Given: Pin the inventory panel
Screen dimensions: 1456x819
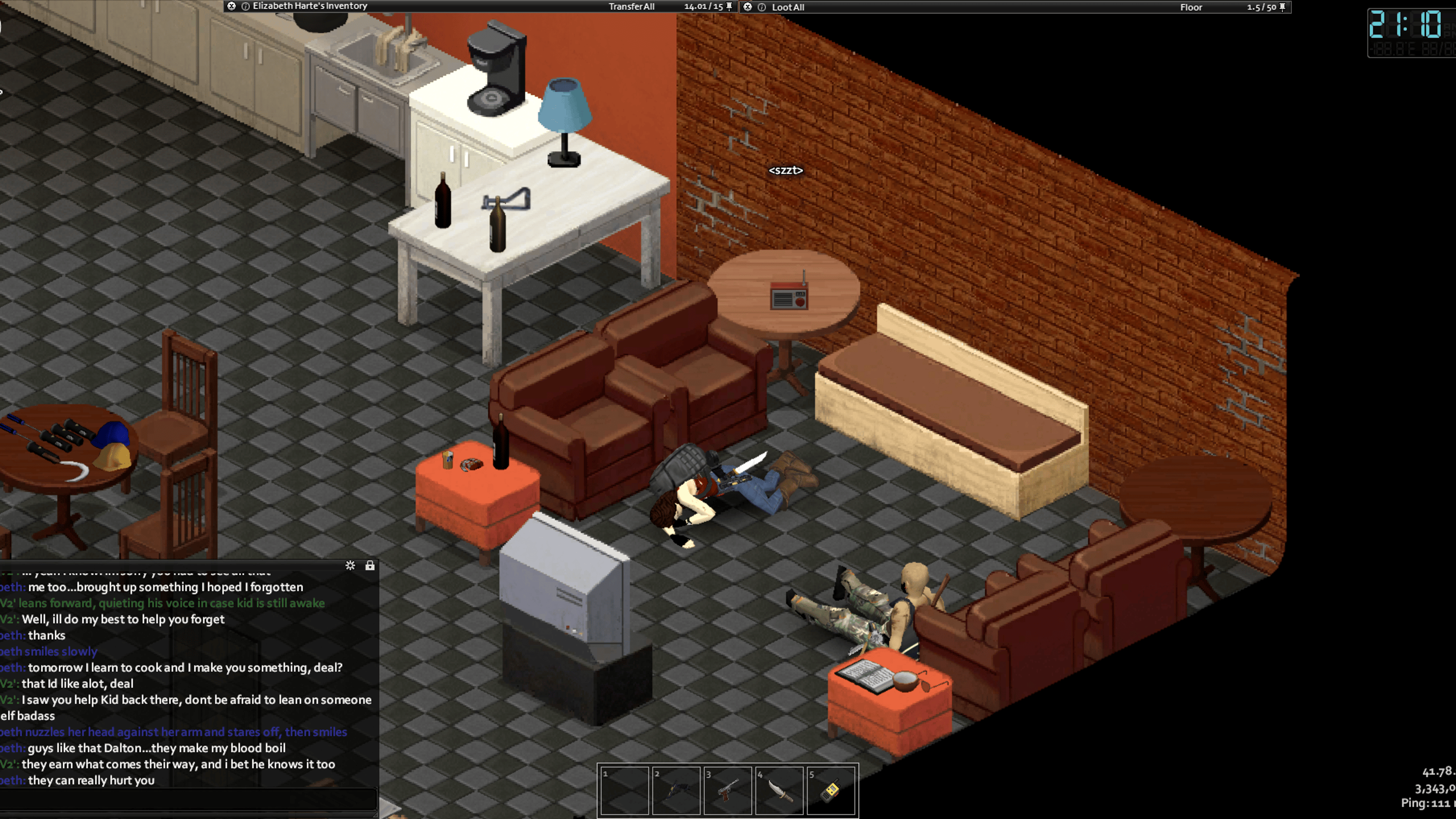Looking at the screenshot, I should tap(729, 6).
